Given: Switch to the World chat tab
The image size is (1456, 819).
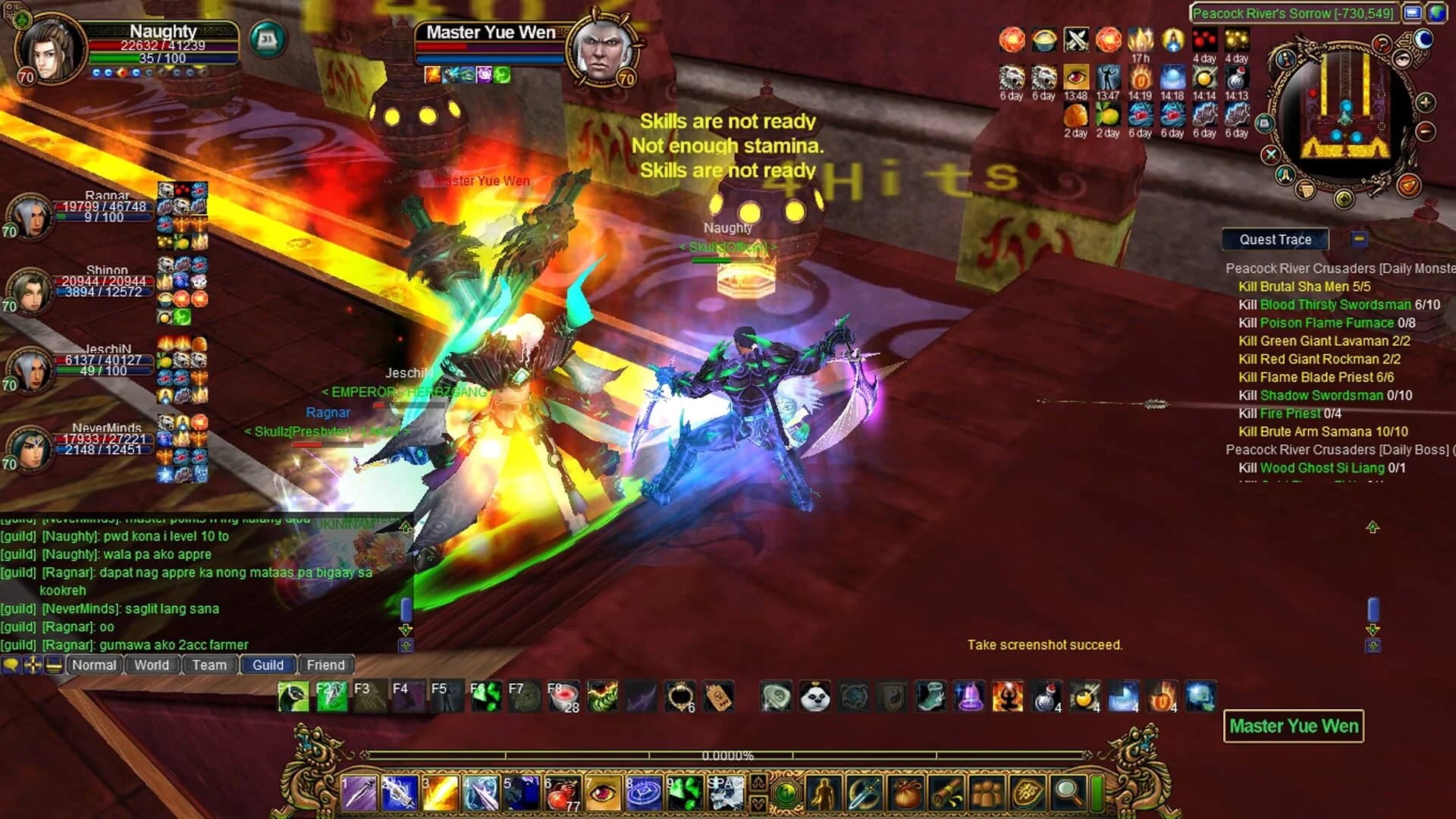Looking at the screenshot, I should 151,665.
